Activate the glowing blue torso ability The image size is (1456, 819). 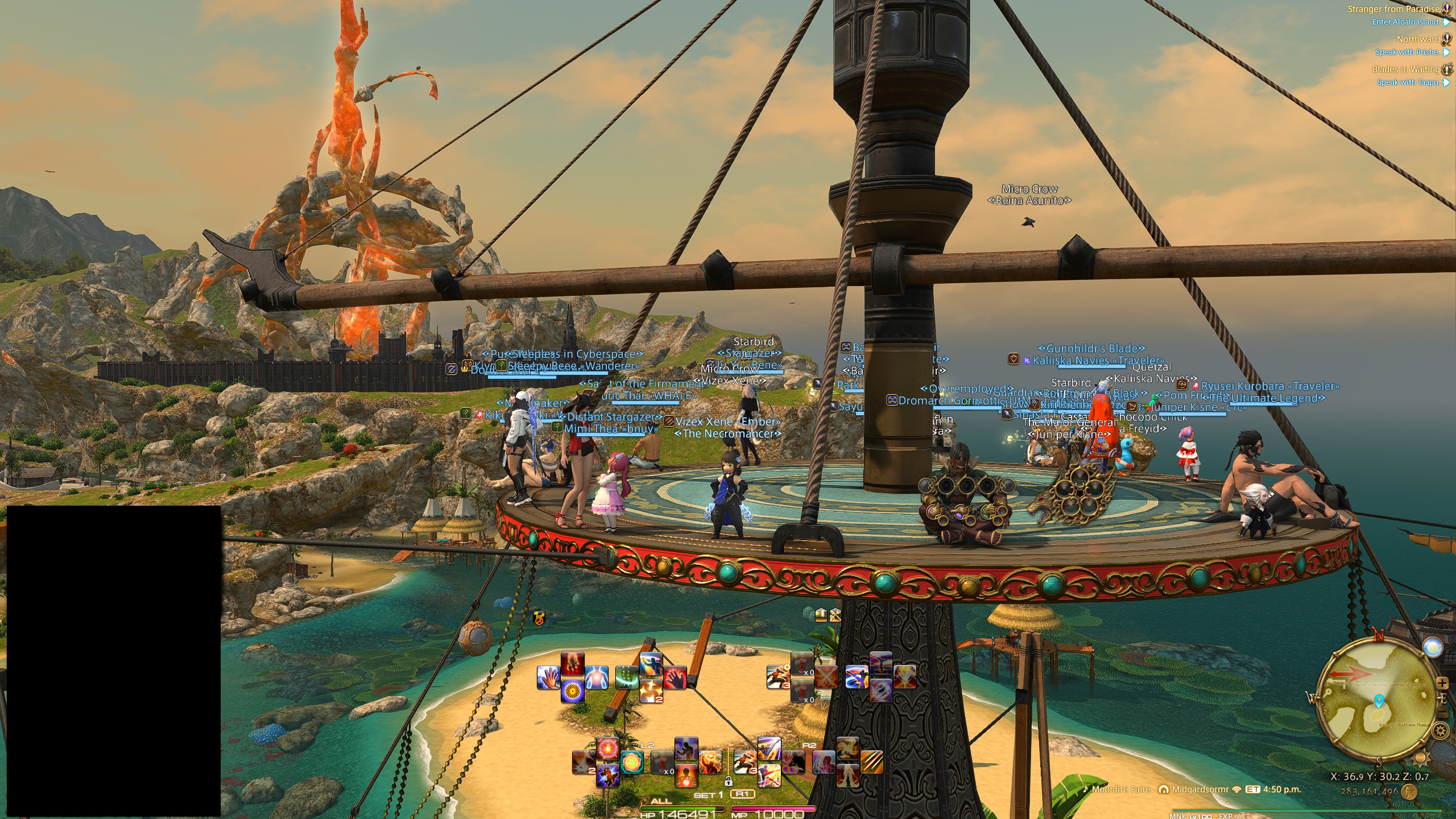596,678
